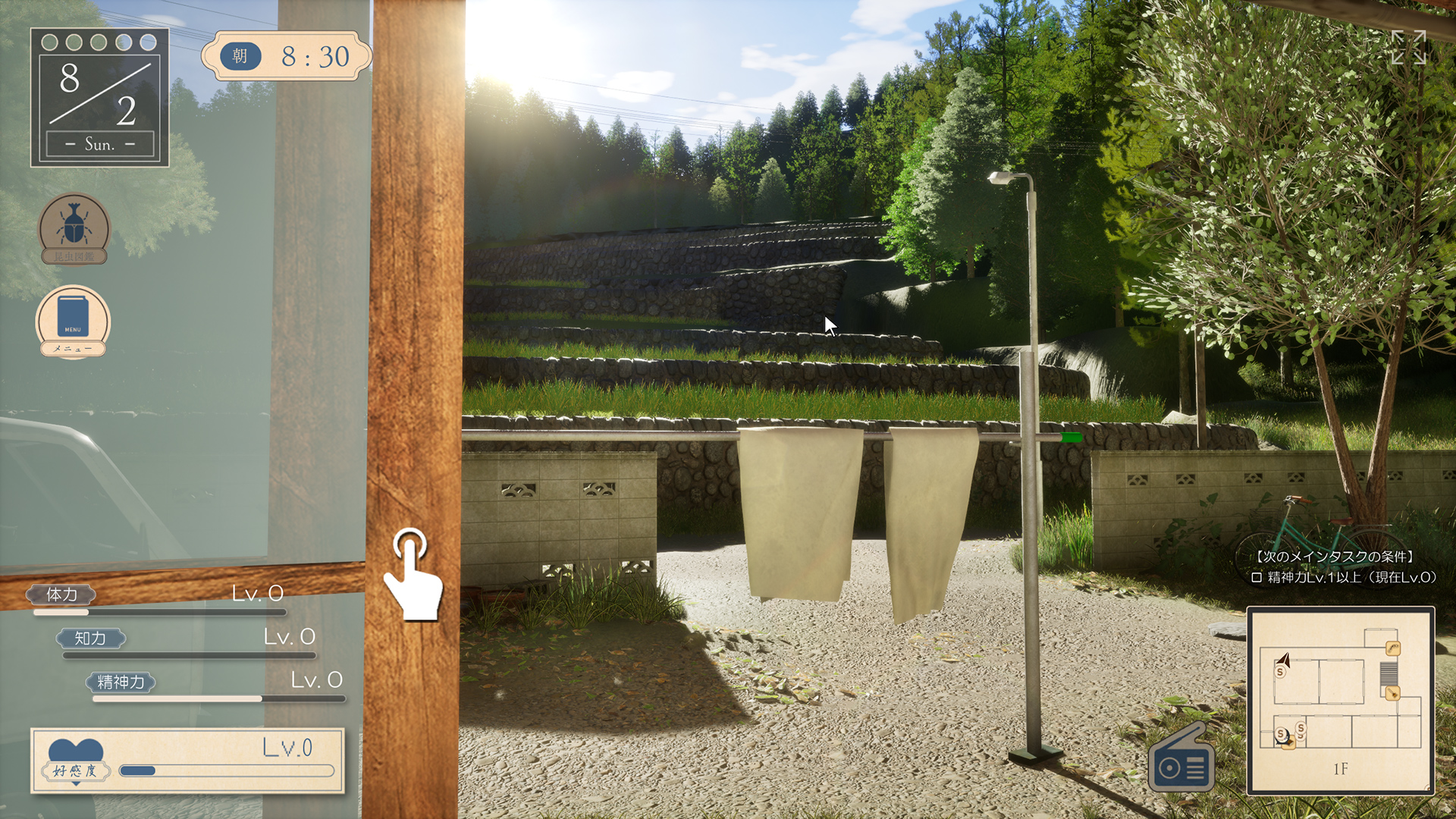This screenshot has width=1456, height=819.
Task: Select the broom marker on the minimap
Action: (1392, 692)
